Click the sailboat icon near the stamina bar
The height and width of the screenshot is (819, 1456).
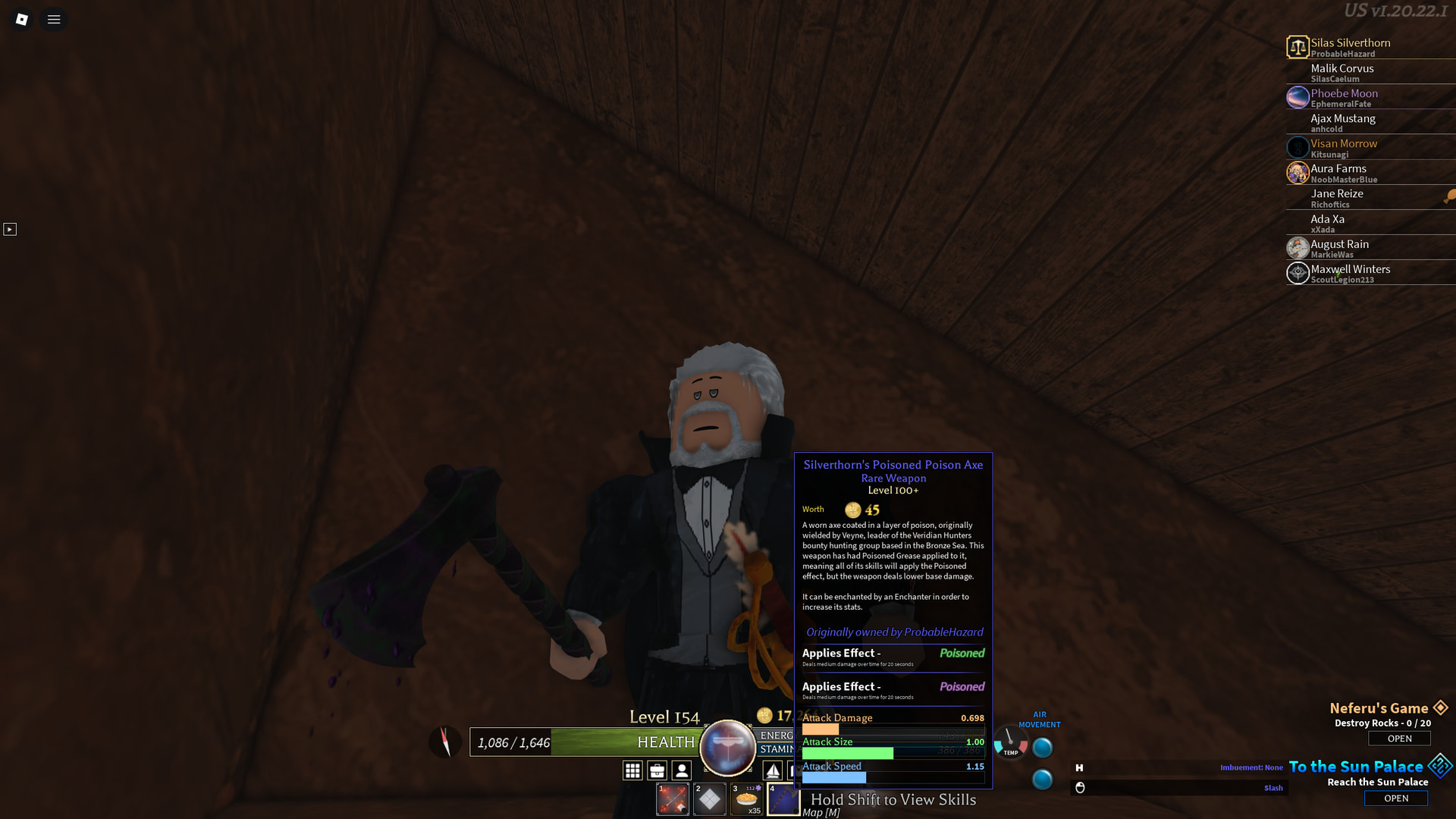point(773,770)
